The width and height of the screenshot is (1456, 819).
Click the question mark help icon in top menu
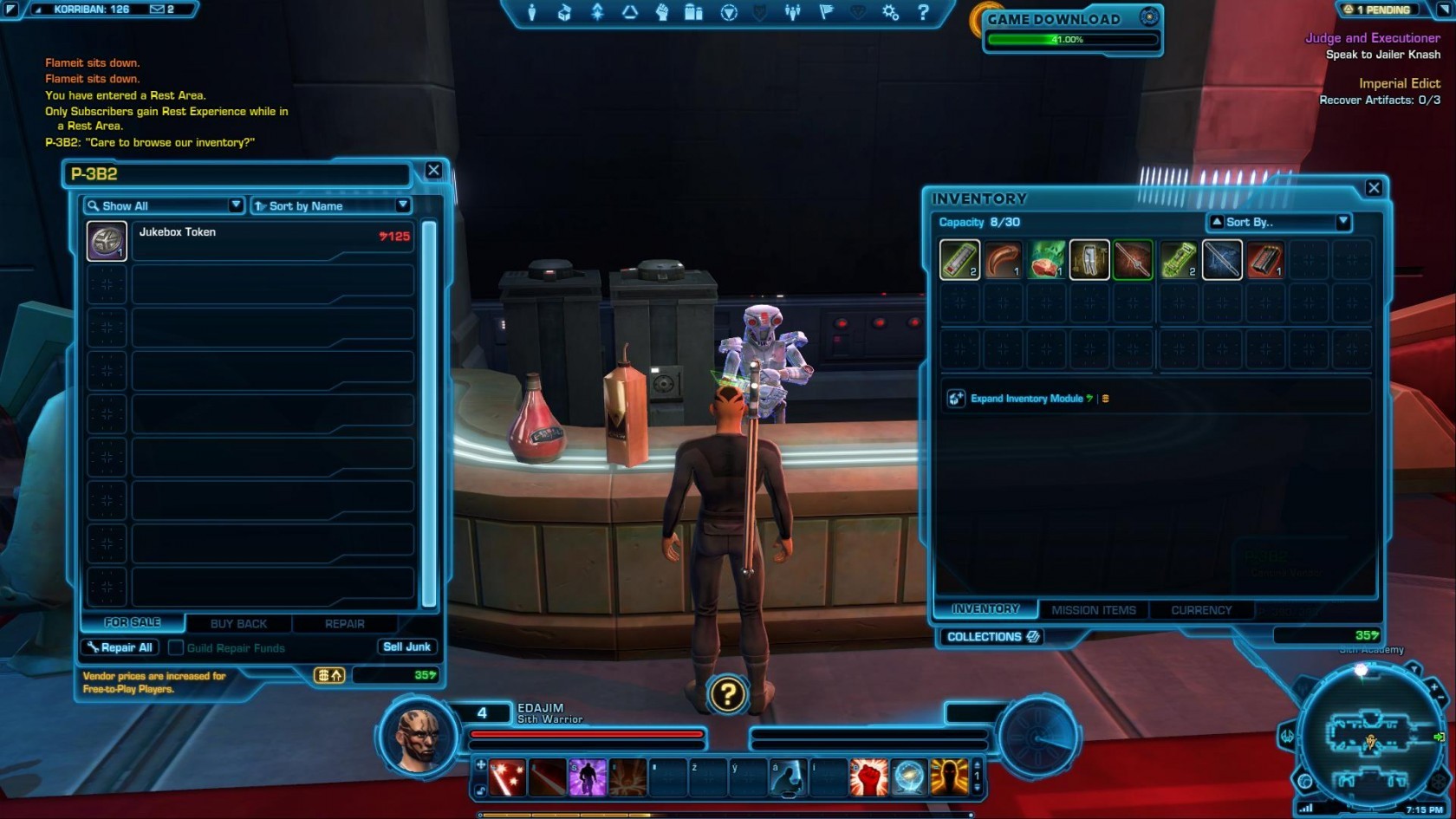[923, 12]
